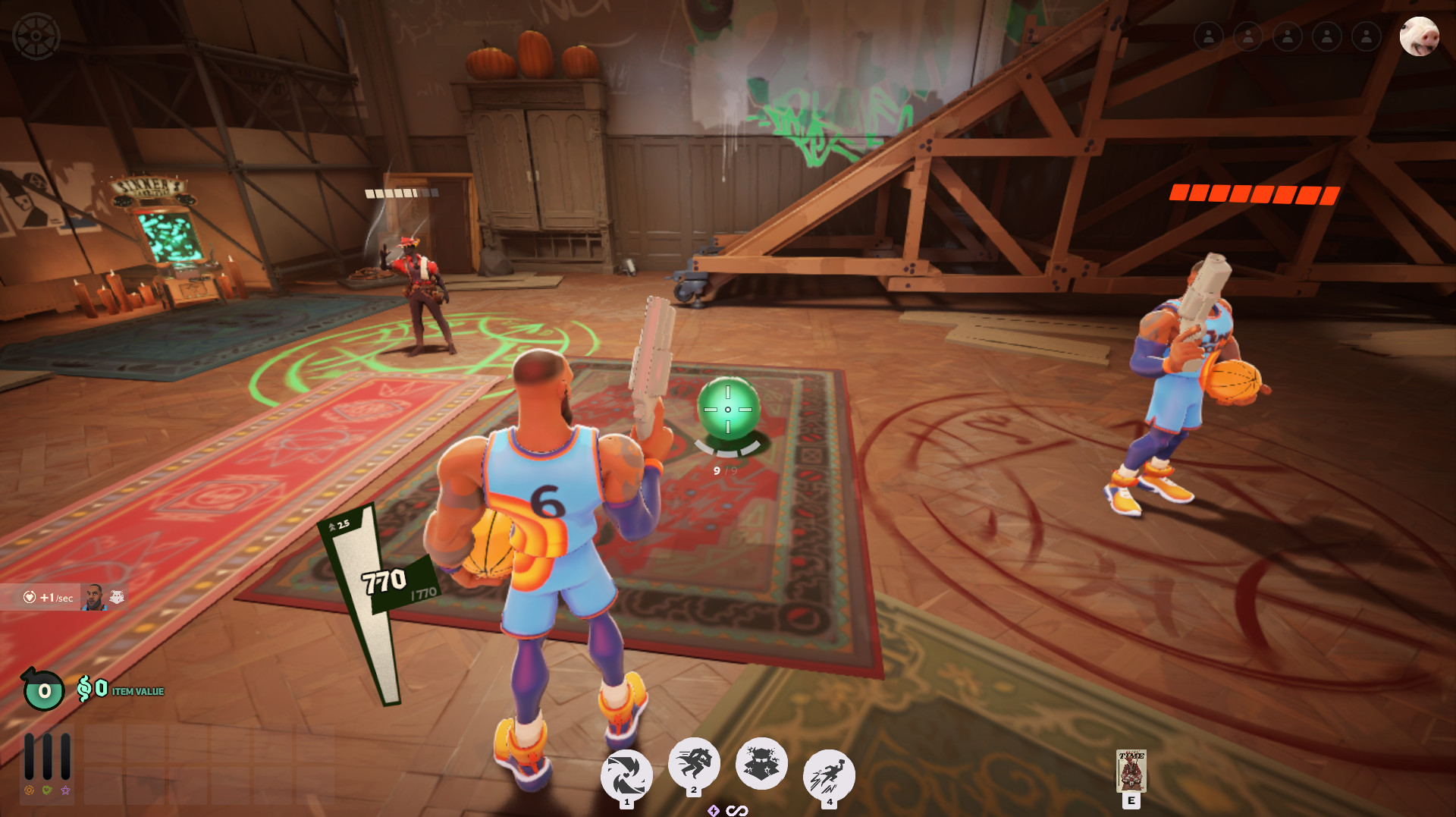This screenshot has width=1456, height=817.
Task: Activate the slam dunk ability
Action: (x=829, y=775)
